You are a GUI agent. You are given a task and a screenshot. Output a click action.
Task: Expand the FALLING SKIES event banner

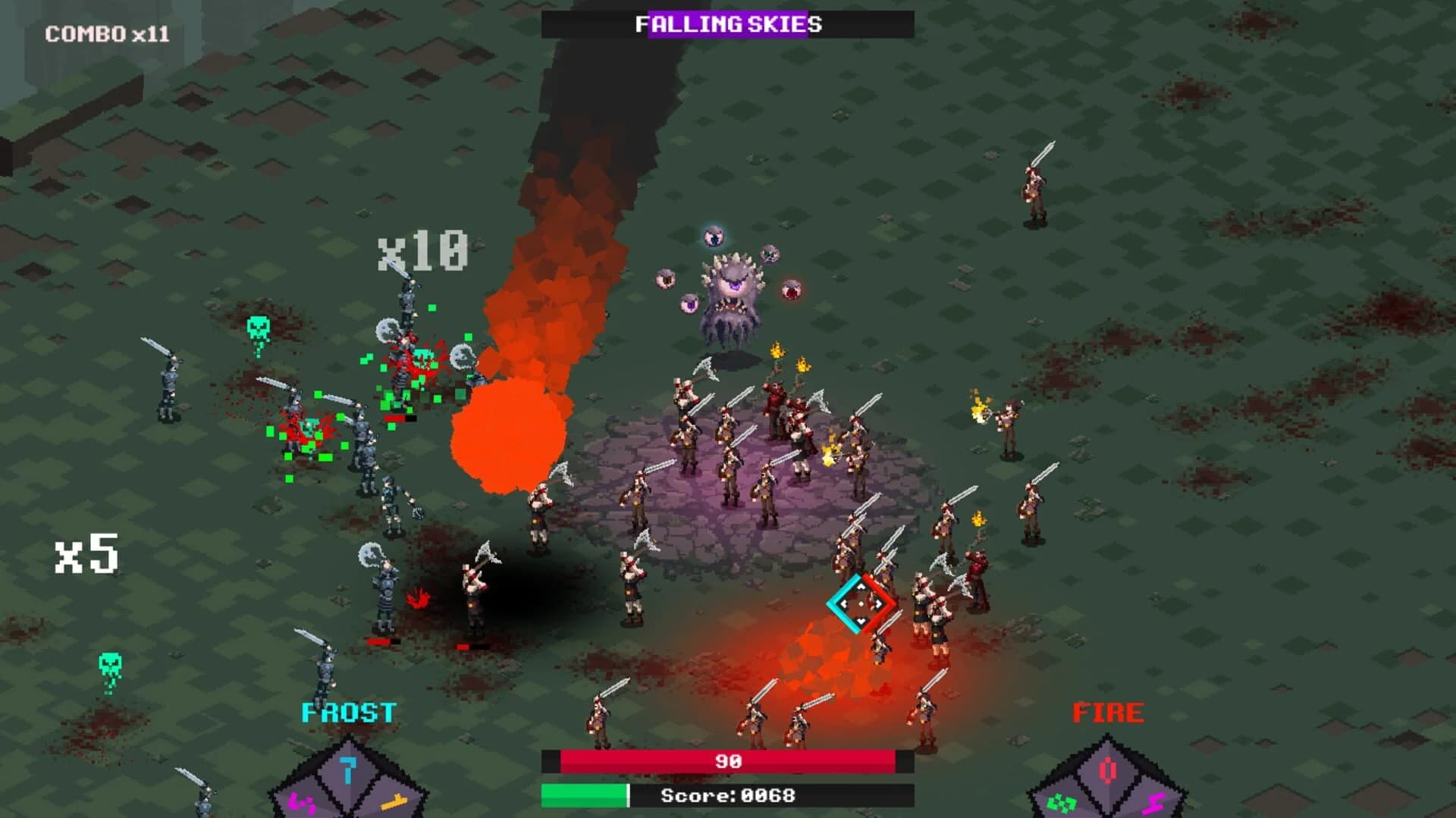click(729, 23)
